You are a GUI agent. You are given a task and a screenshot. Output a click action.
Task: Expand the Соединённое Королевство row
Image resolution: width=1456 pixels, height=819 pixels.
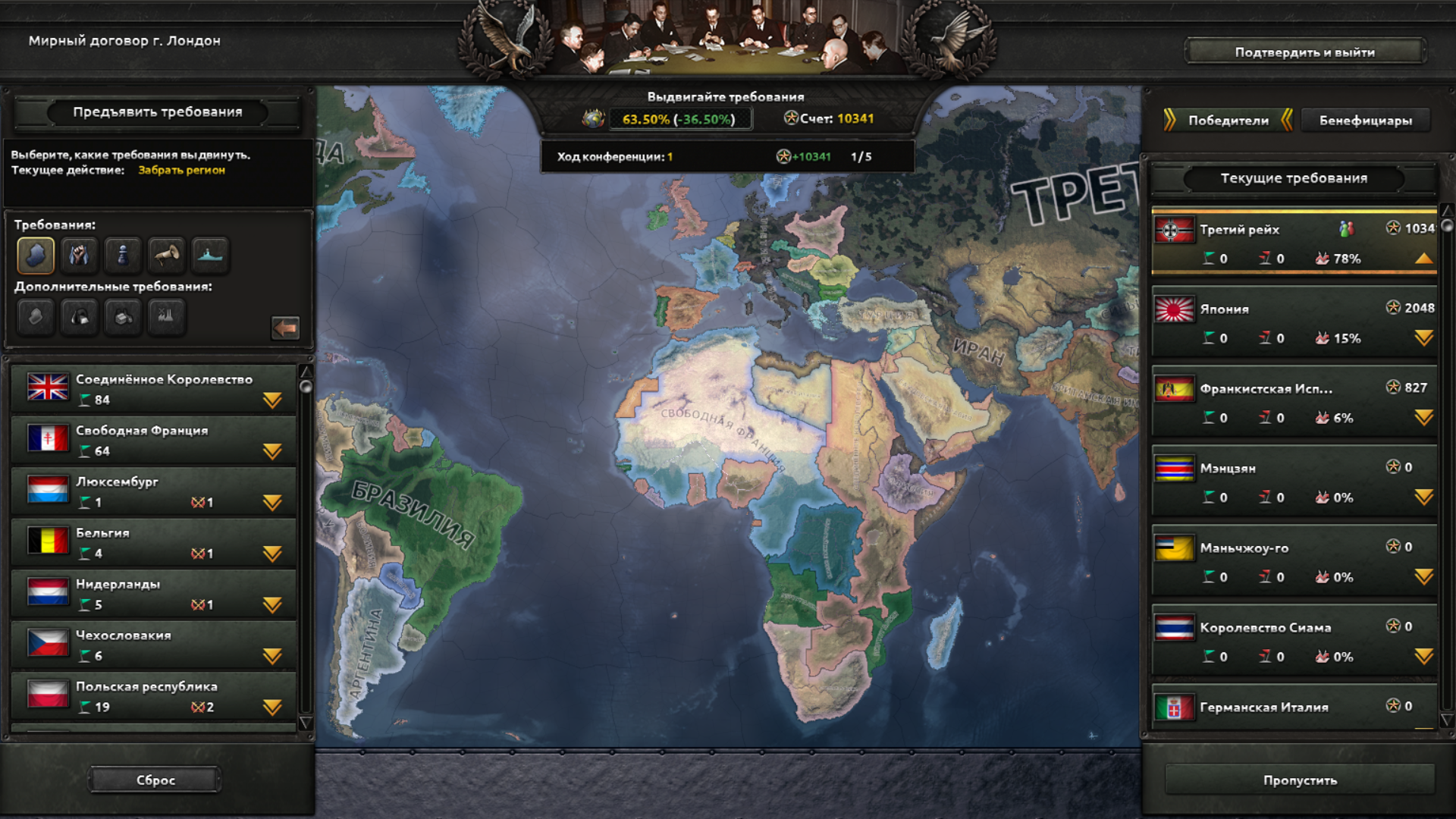272,400
